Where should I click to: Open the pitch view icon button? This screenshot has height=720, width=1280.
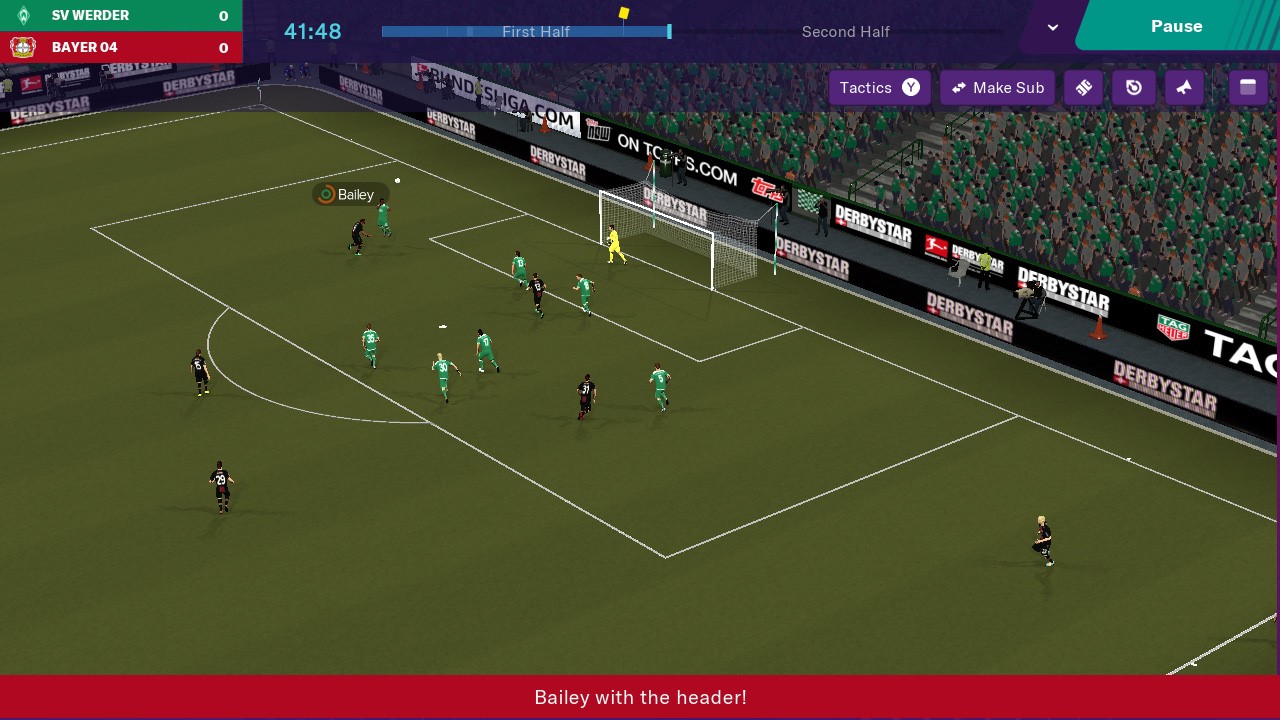pyautogui.click(x=1083, y=88)
